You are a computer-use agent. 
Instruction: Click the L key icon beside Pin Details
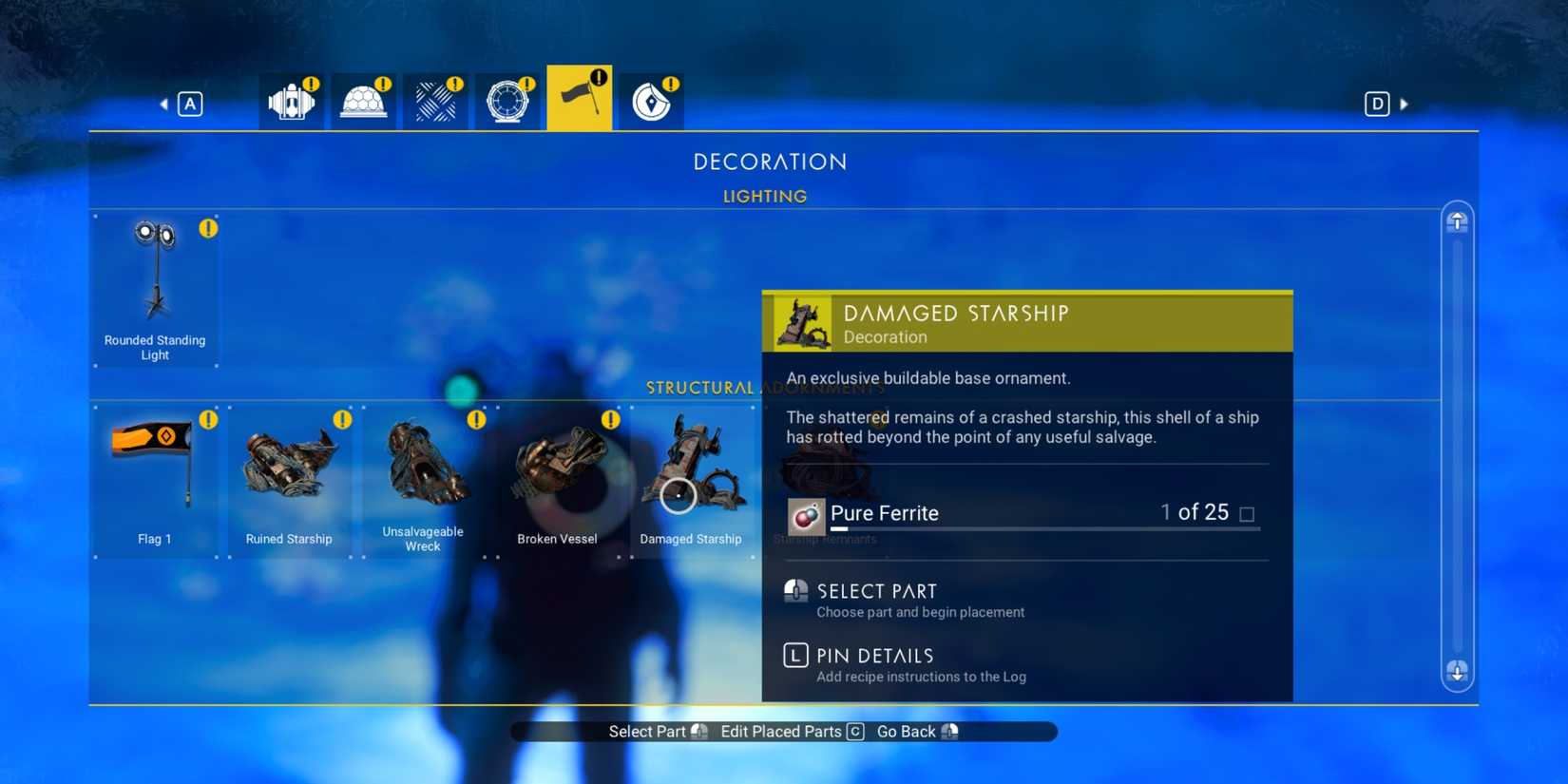tap(794, 655)
